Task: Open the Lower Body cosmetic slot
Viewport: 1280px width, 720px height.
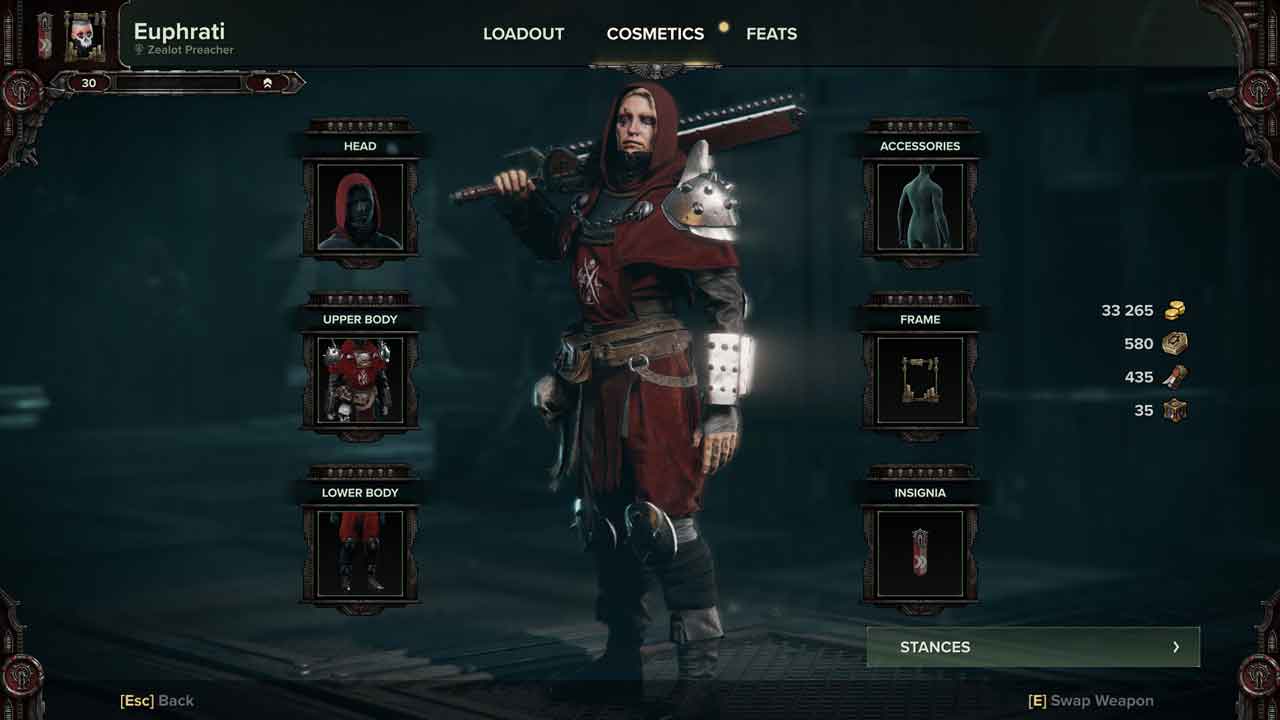Action: tap(360, 553)
